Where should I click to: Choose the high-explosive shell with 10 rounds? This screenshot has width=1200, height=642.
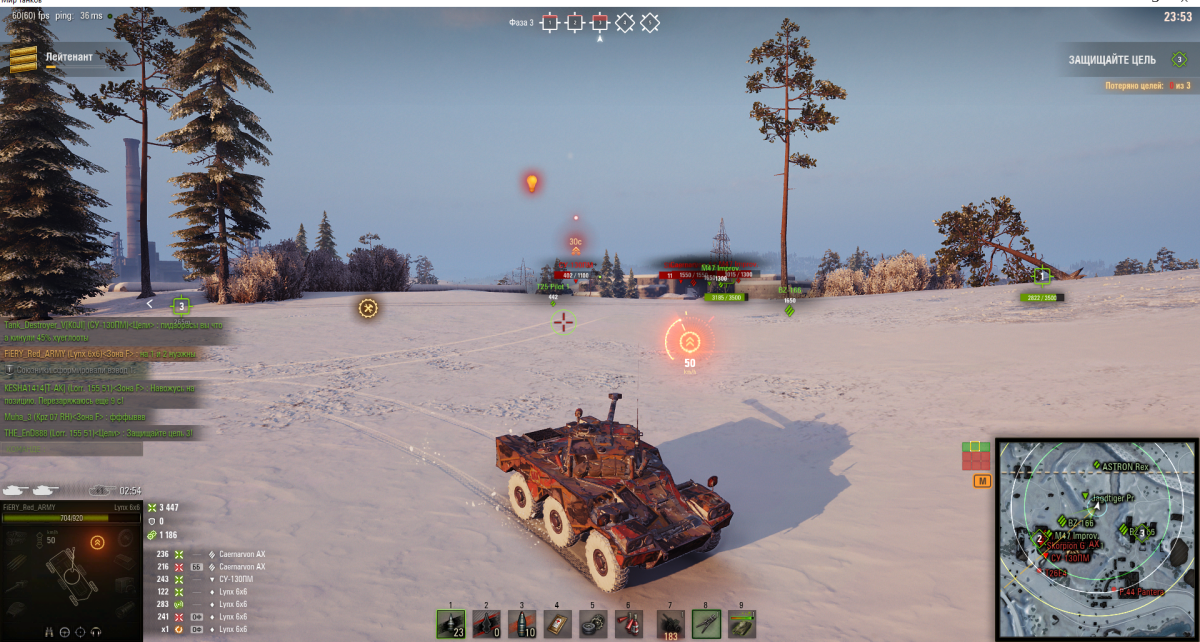click(522, 624)
